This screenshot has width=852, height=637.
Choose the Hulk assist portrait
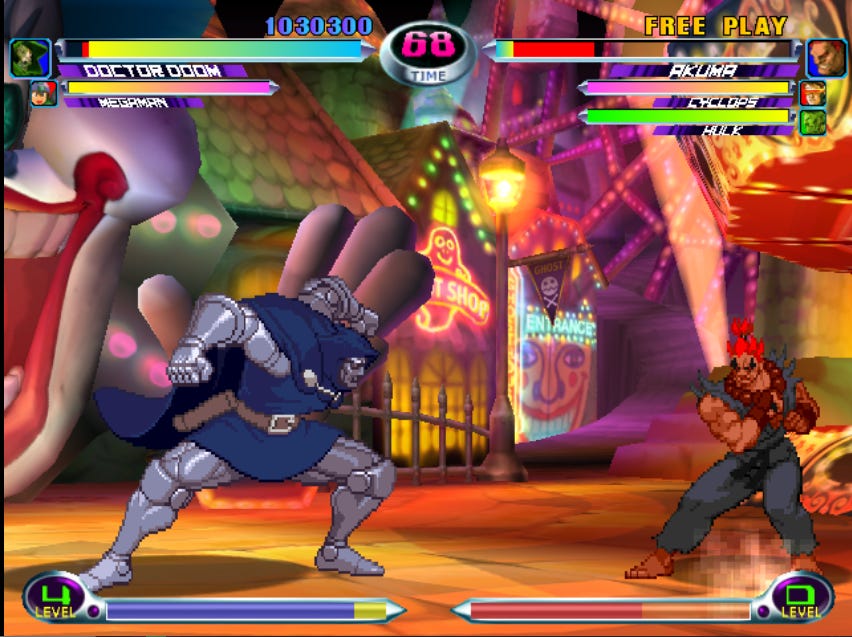(x=812, y=122)
